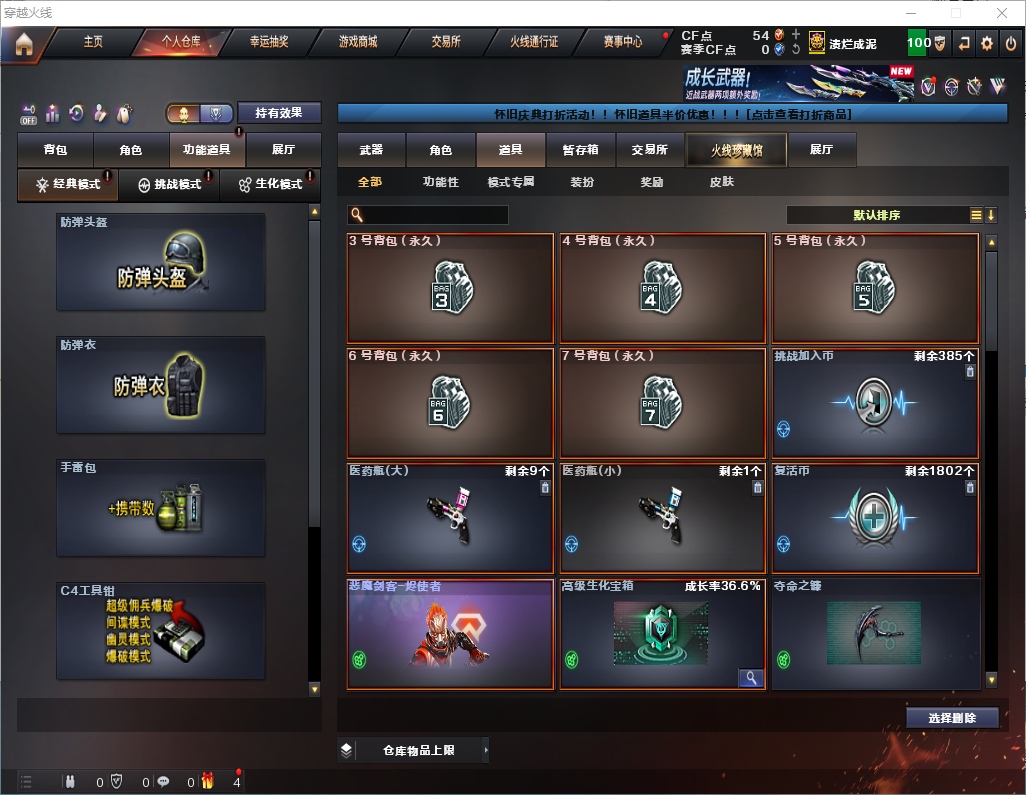
Task: Click the settings gear icon
Action: point(987,43)
